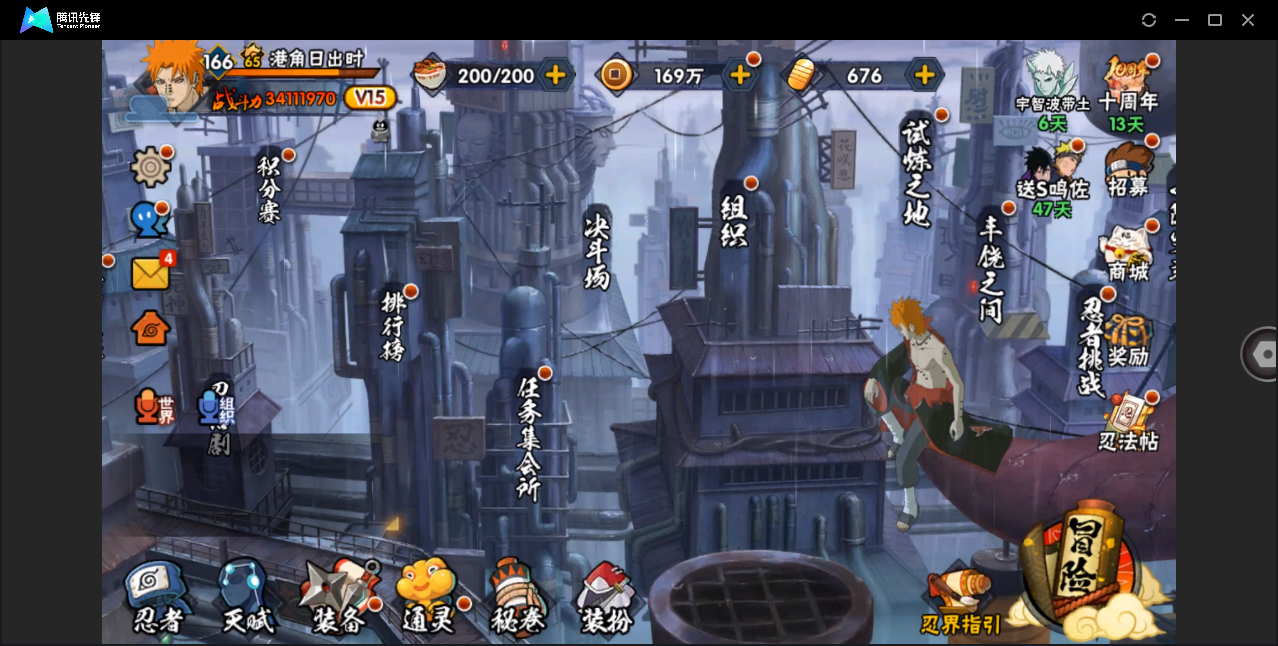Add more ramen stamina with plus button
The image size is (1278, 646).
point(555,75)
